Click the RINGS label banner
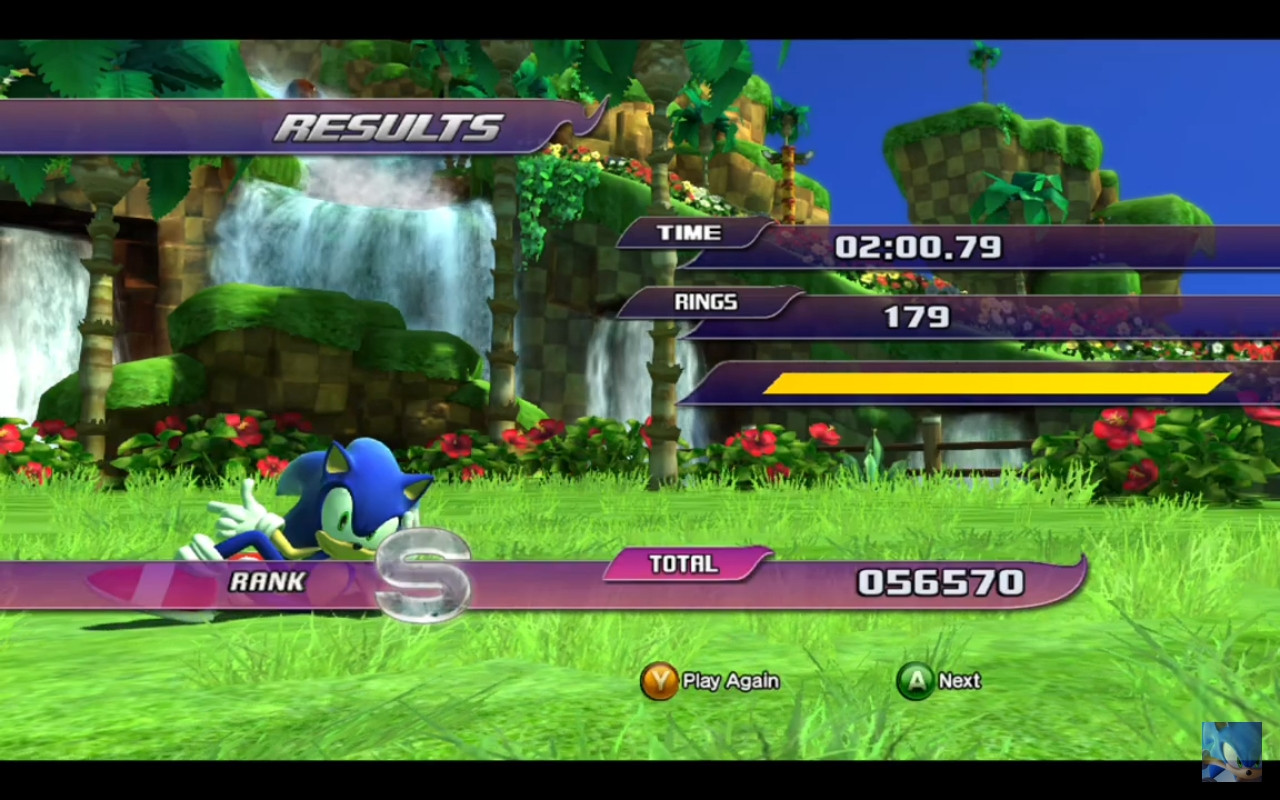The width and height of the screenshot is (1280, 800). click(705, 302)
